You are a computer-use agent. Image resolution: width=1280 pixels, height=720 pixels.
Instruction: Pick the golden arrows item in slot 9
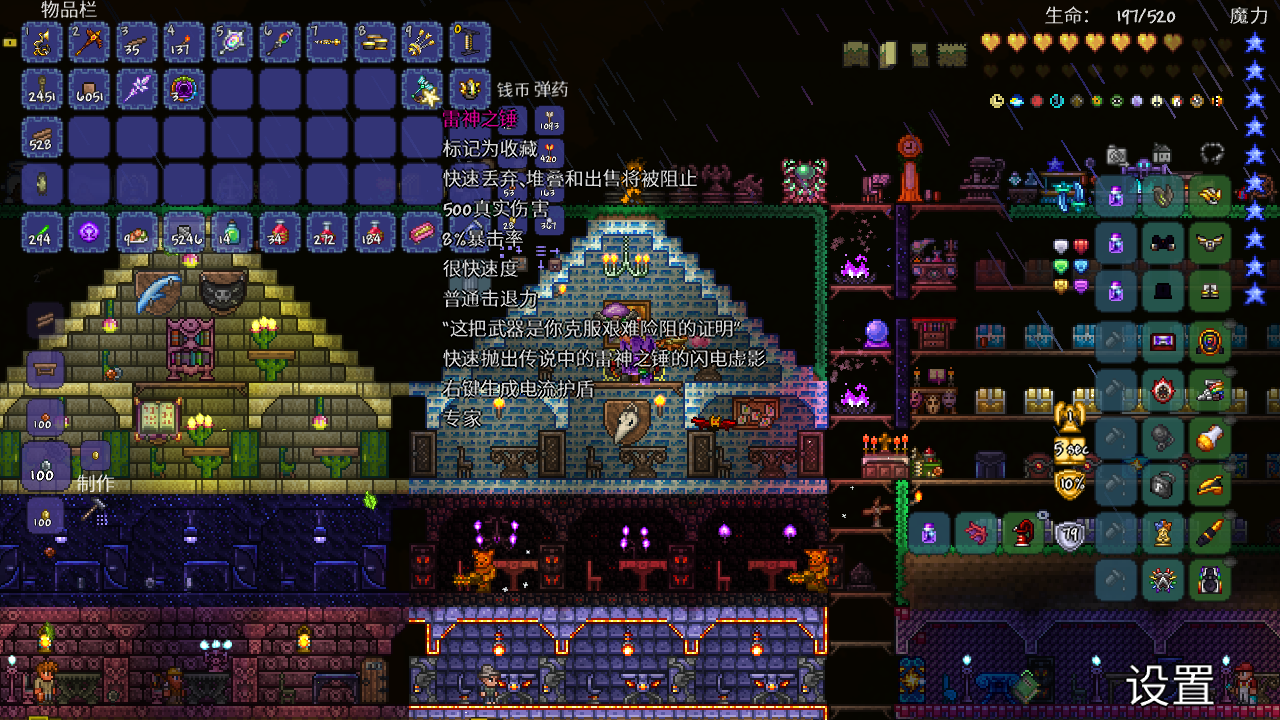point(423,42)
